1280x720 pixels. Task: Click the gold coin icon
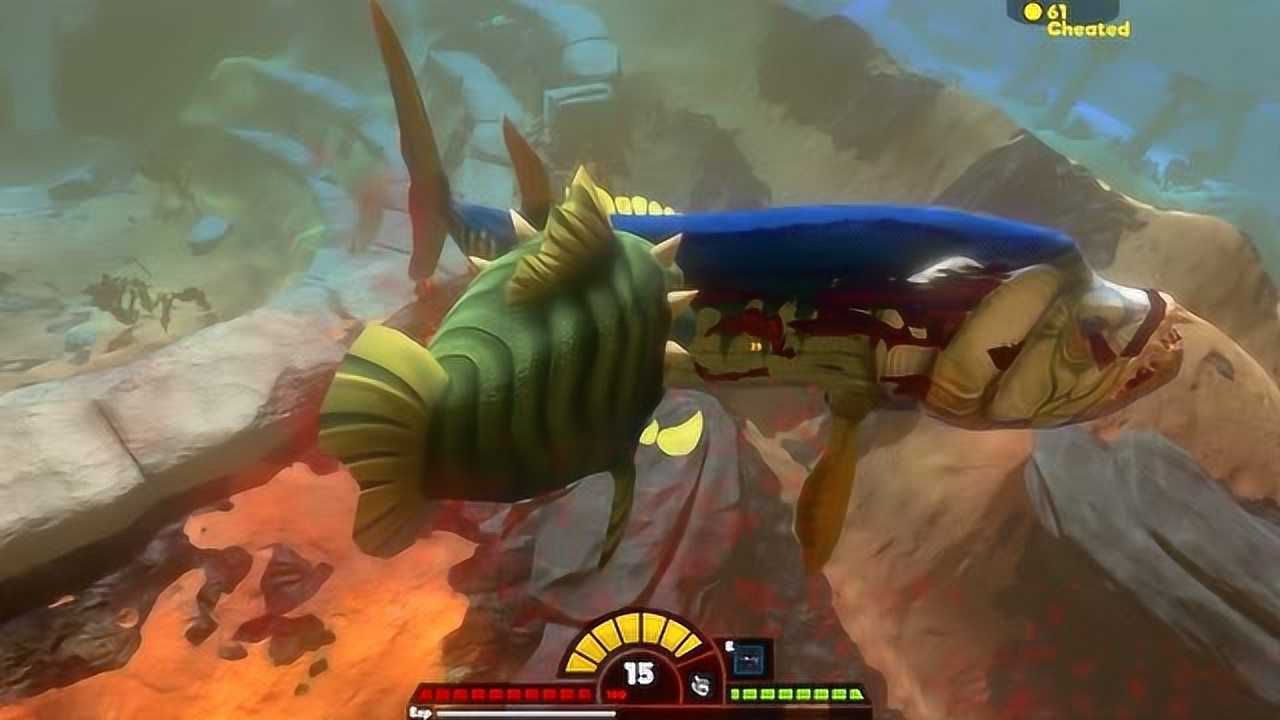tap(1033, 11)
